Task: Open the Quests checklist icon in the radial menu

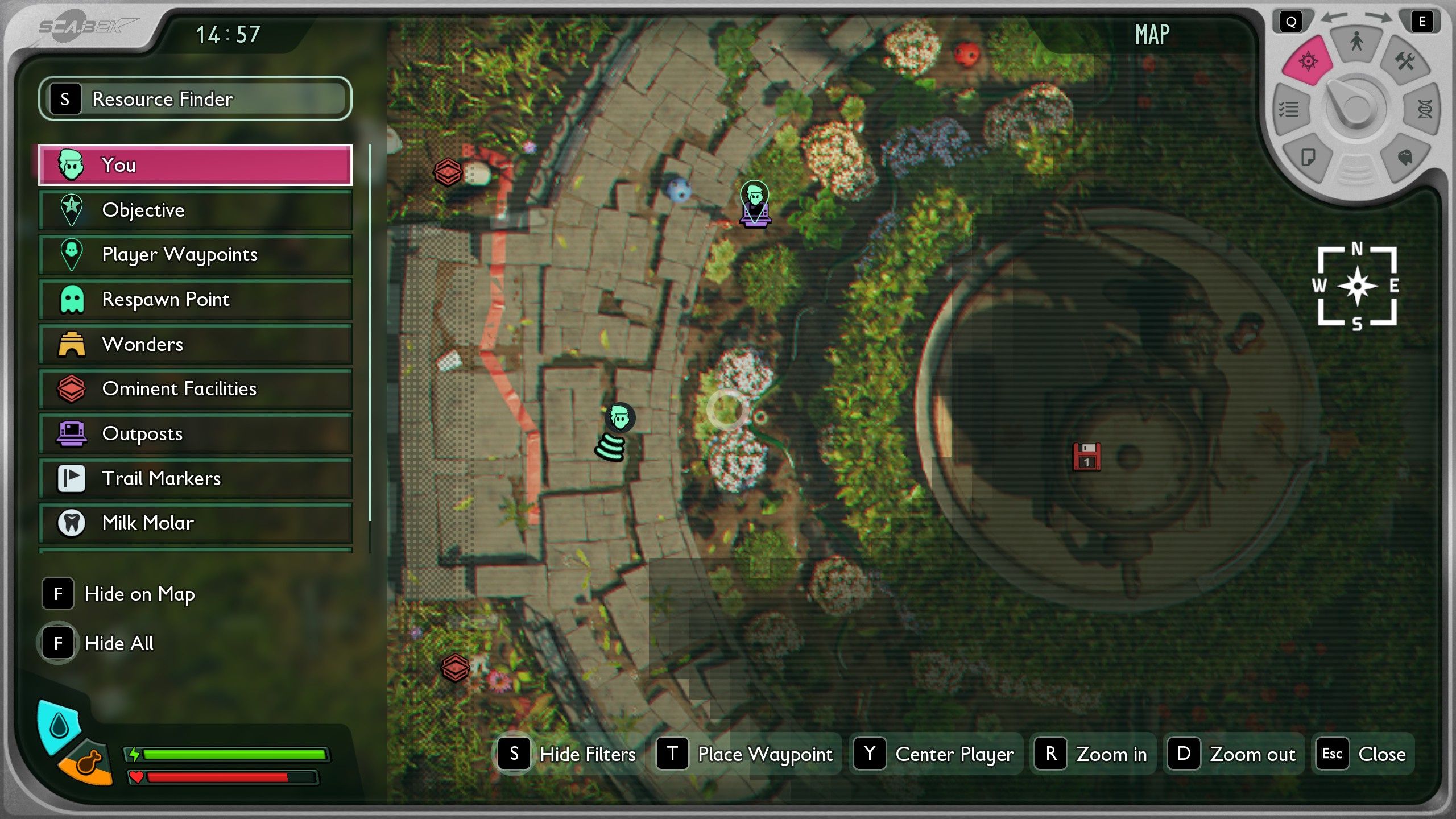Action: (x=1290, y=110)
